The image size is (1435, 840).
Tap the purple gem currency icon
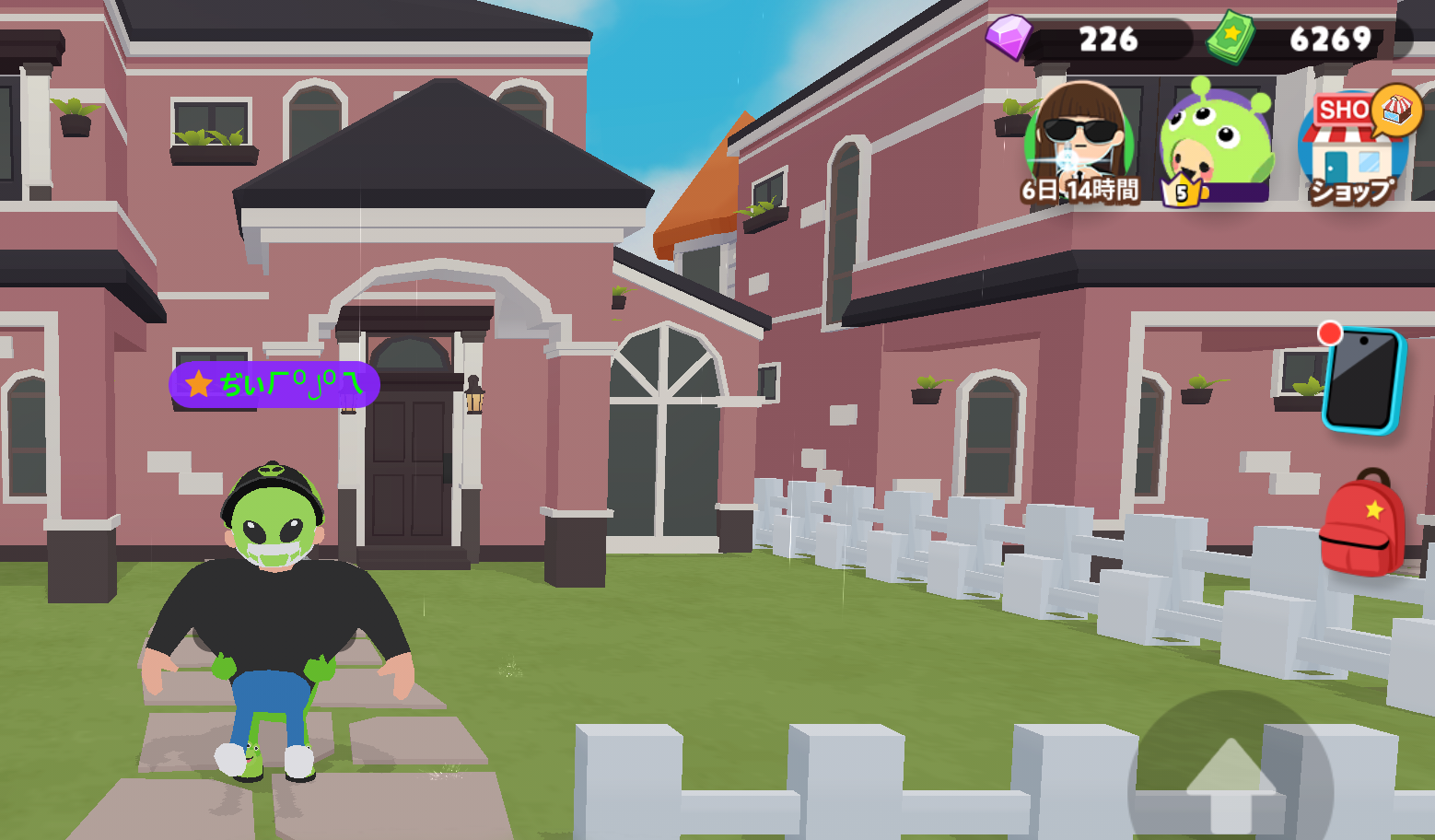click(x=1009, y=37)
